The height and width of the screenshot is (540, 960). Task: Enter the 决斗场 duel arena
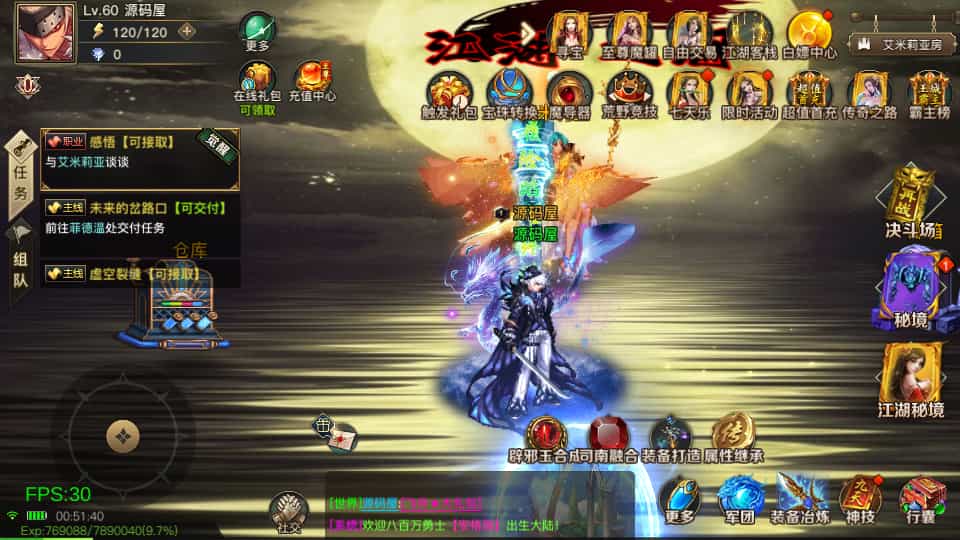click(x=912, y=202)
